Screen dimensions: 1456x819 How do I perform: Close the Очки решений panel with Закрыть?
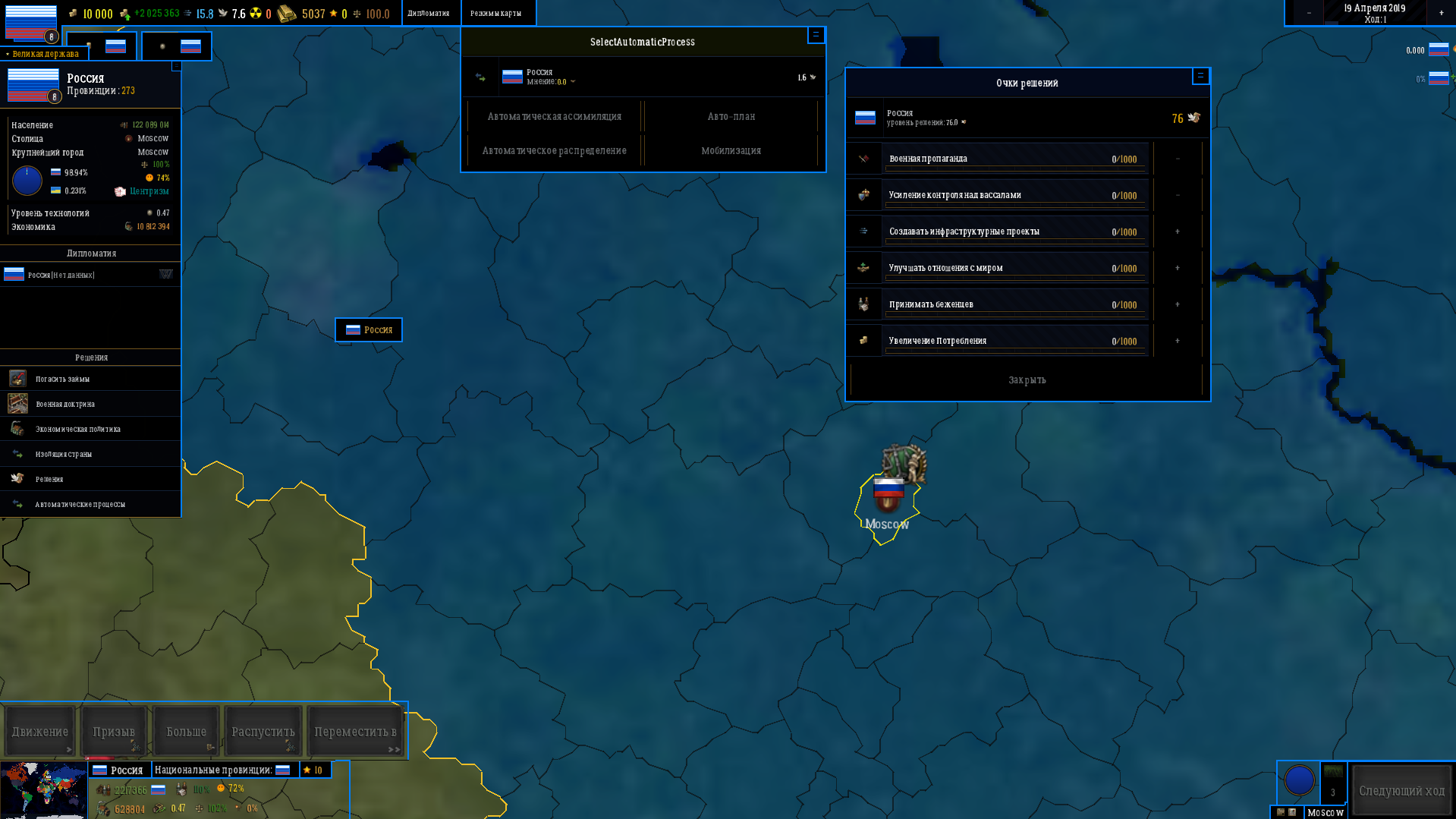[x=1027, y=380]
